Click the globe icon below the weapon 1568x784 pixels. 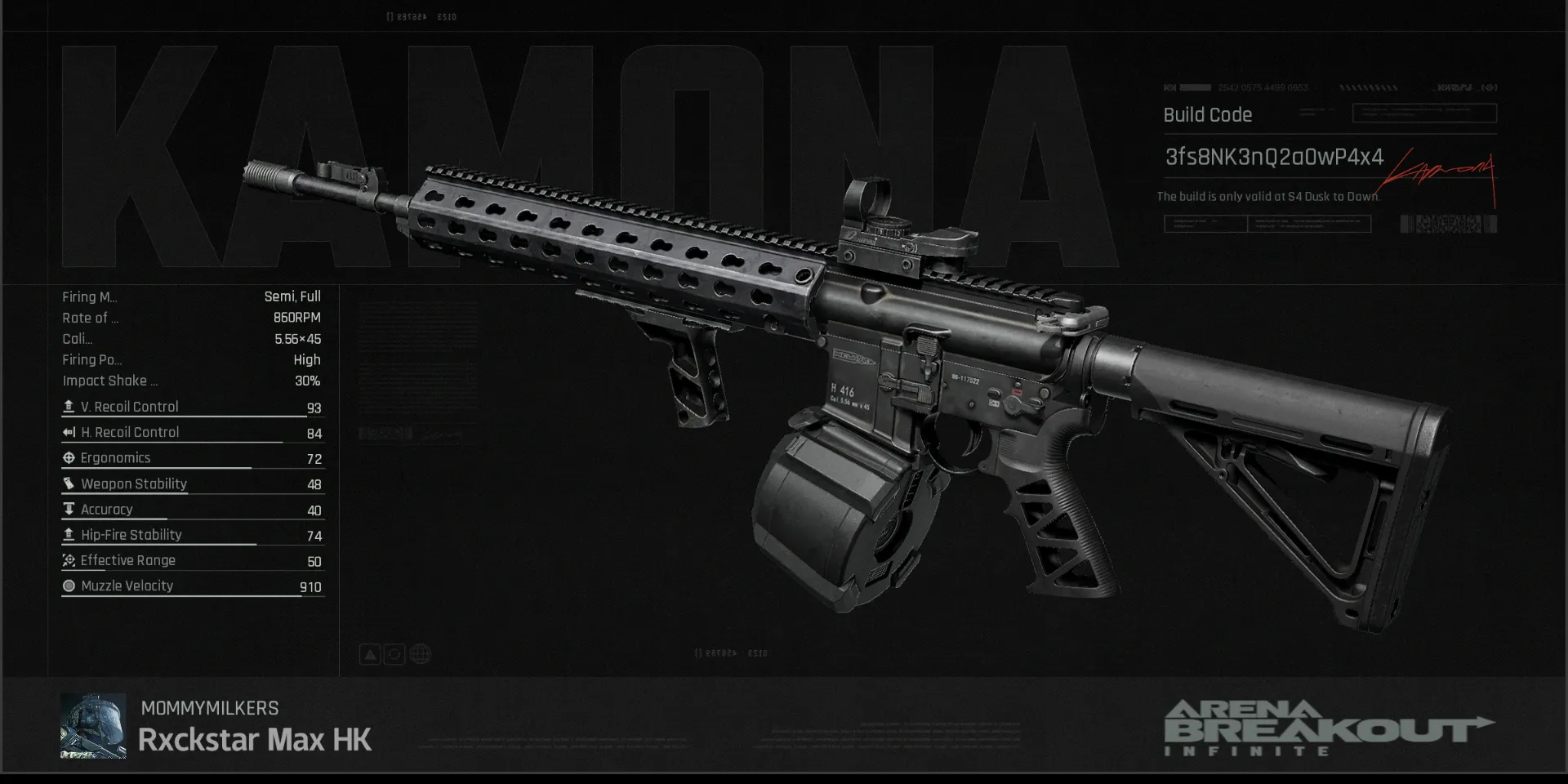[x=420, y=654]
